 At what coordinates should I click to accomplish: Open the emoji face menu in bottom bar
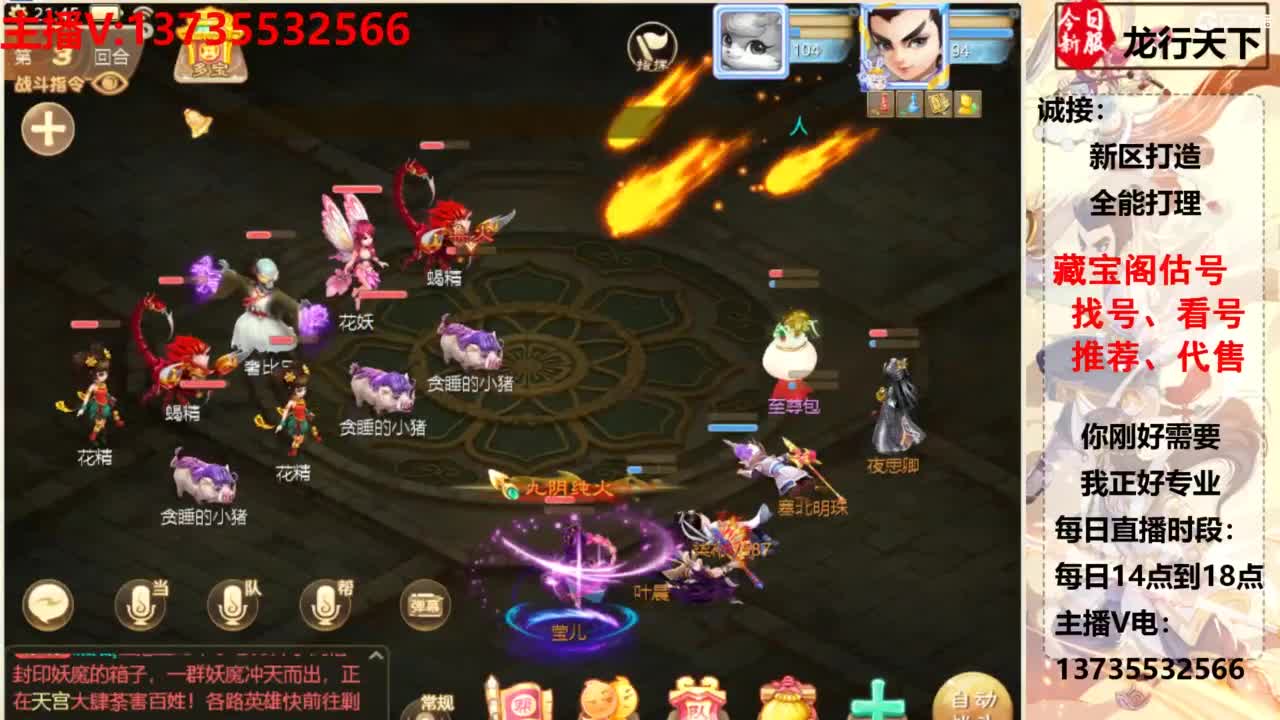(x=607, y=700)
